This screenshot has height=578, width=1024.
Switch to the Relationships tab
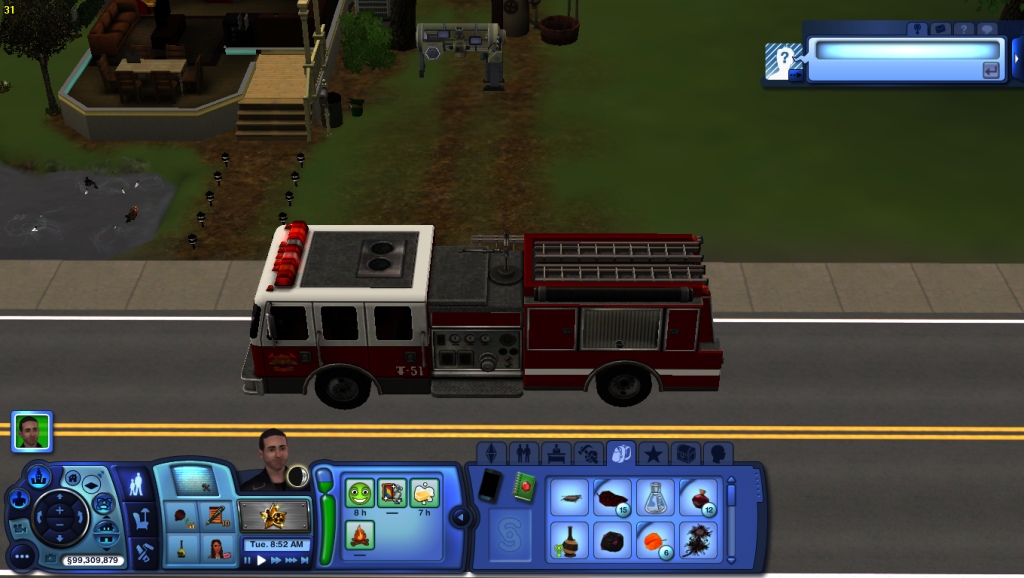tap(522, 454)
